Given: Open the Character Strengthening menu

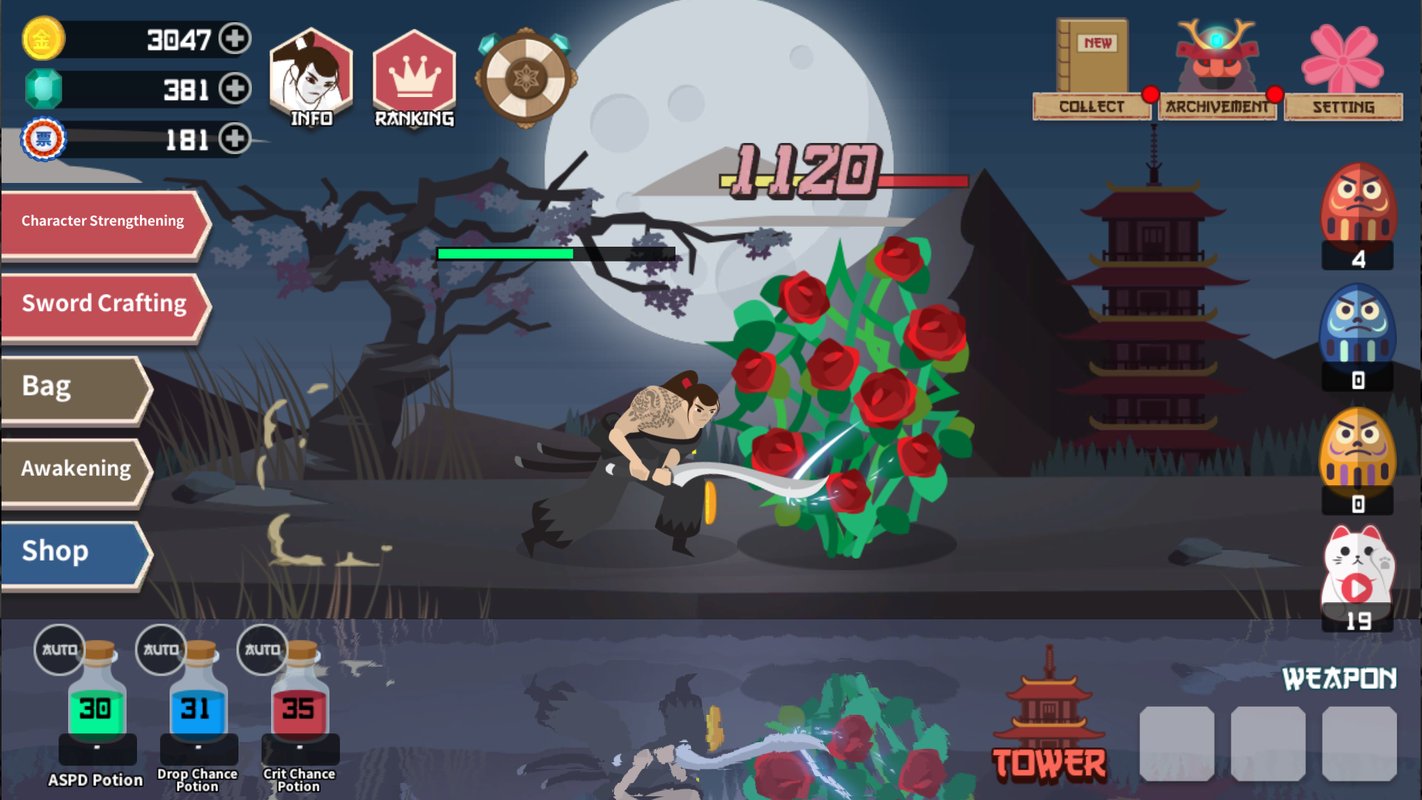Looking at the screenshot, I should 103,222.
